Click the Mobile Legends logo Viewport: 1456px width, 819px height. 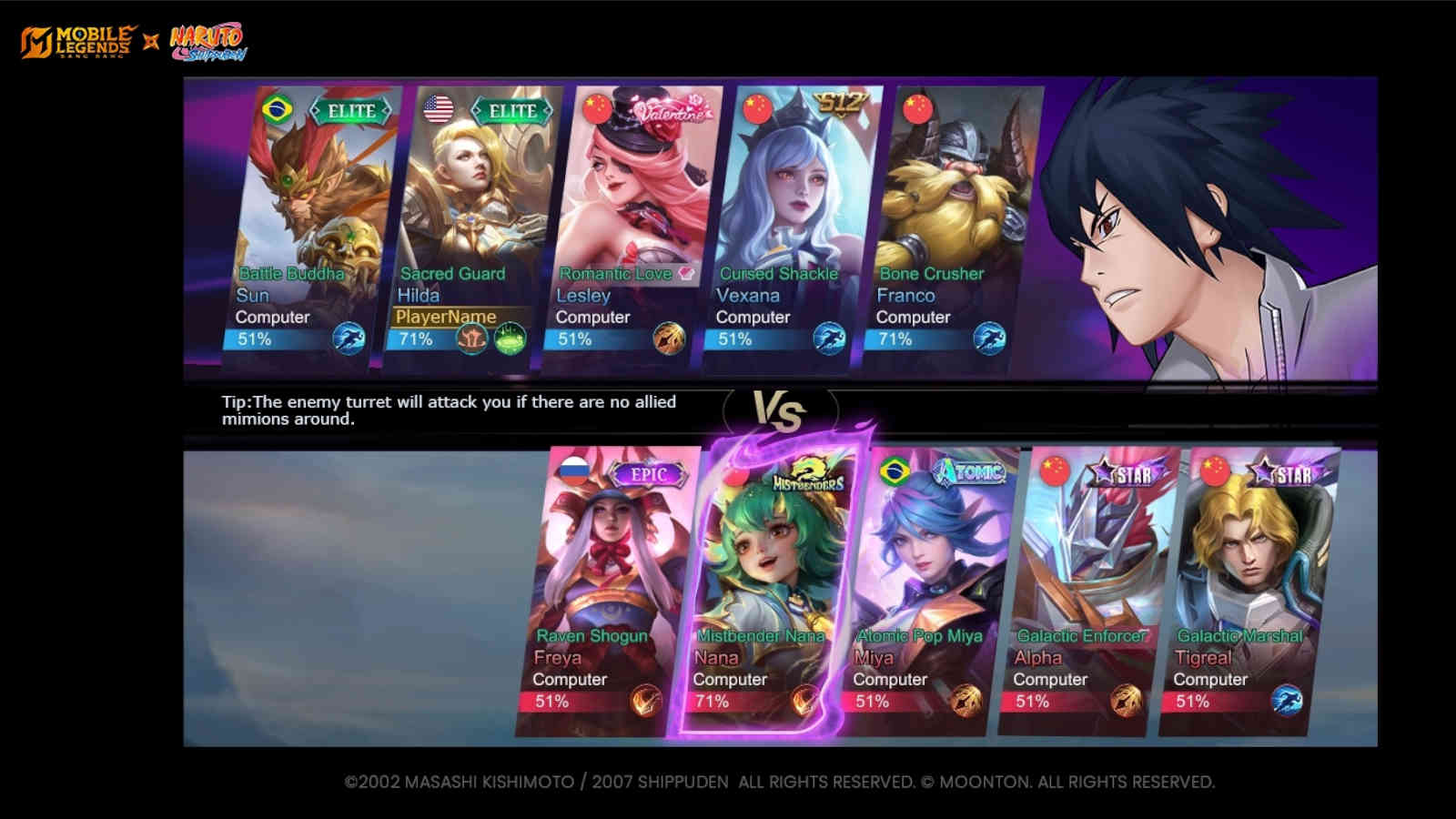point(73,38)
